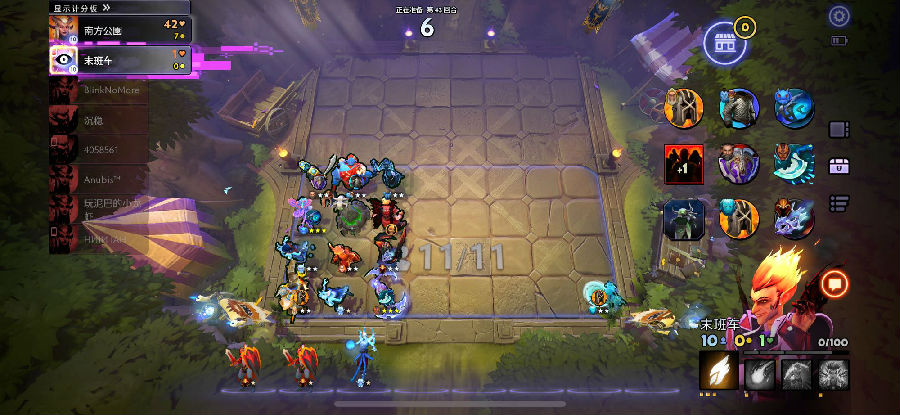Open the shop with the storefront button
Screen dimensions: 900x415
(725, 42)
